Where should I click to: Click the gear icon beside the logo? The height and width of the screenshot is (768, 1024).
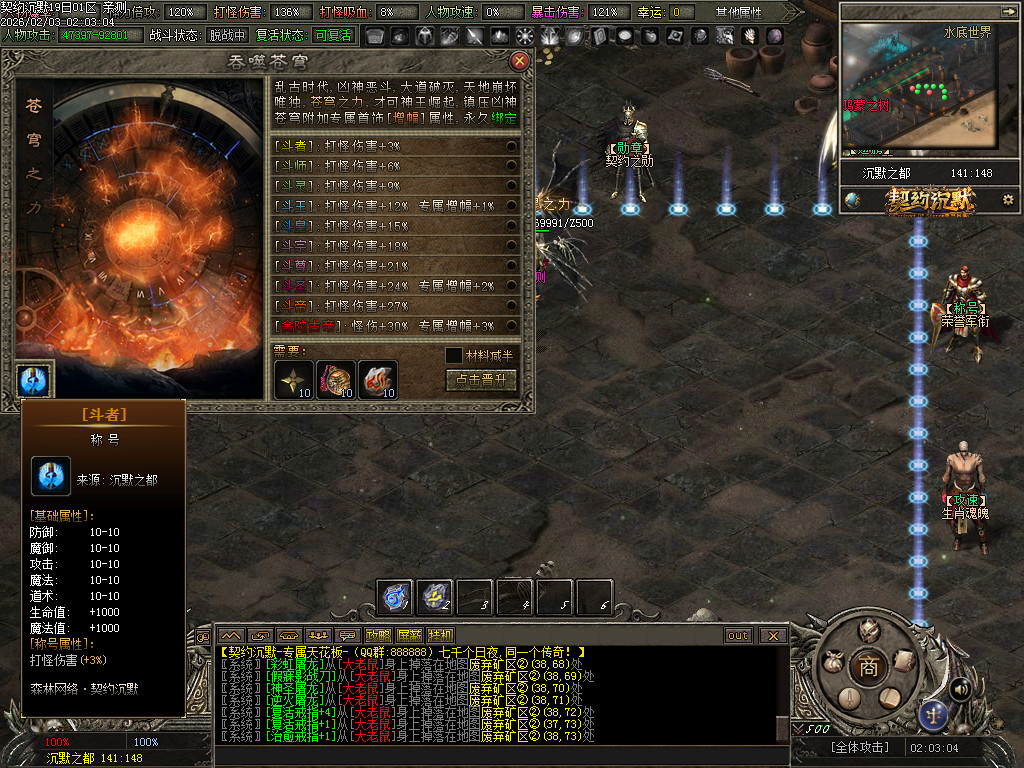tap(1008, 200)
